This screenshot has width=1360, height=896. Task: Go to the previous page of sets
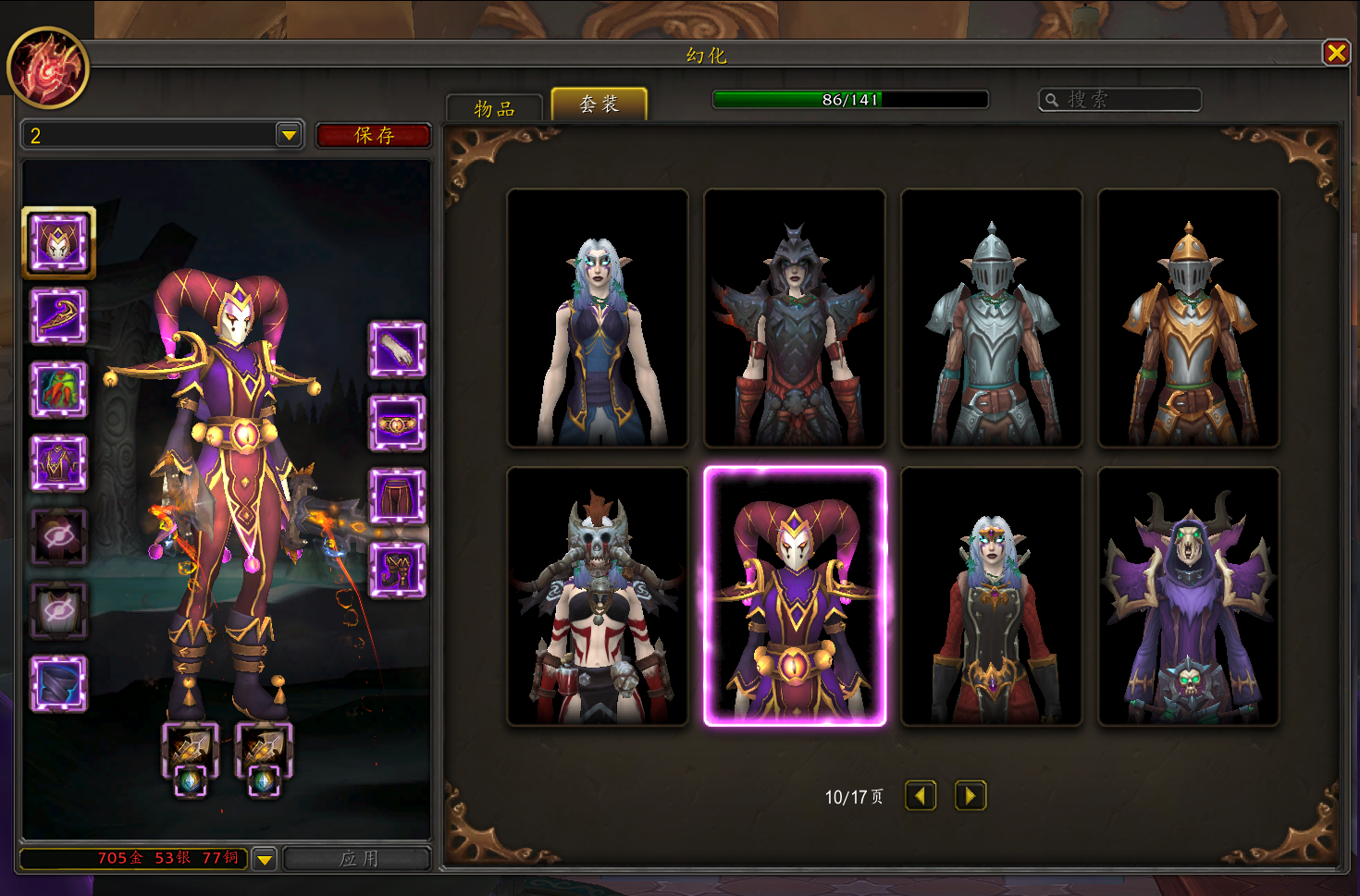tap(921, 795)
